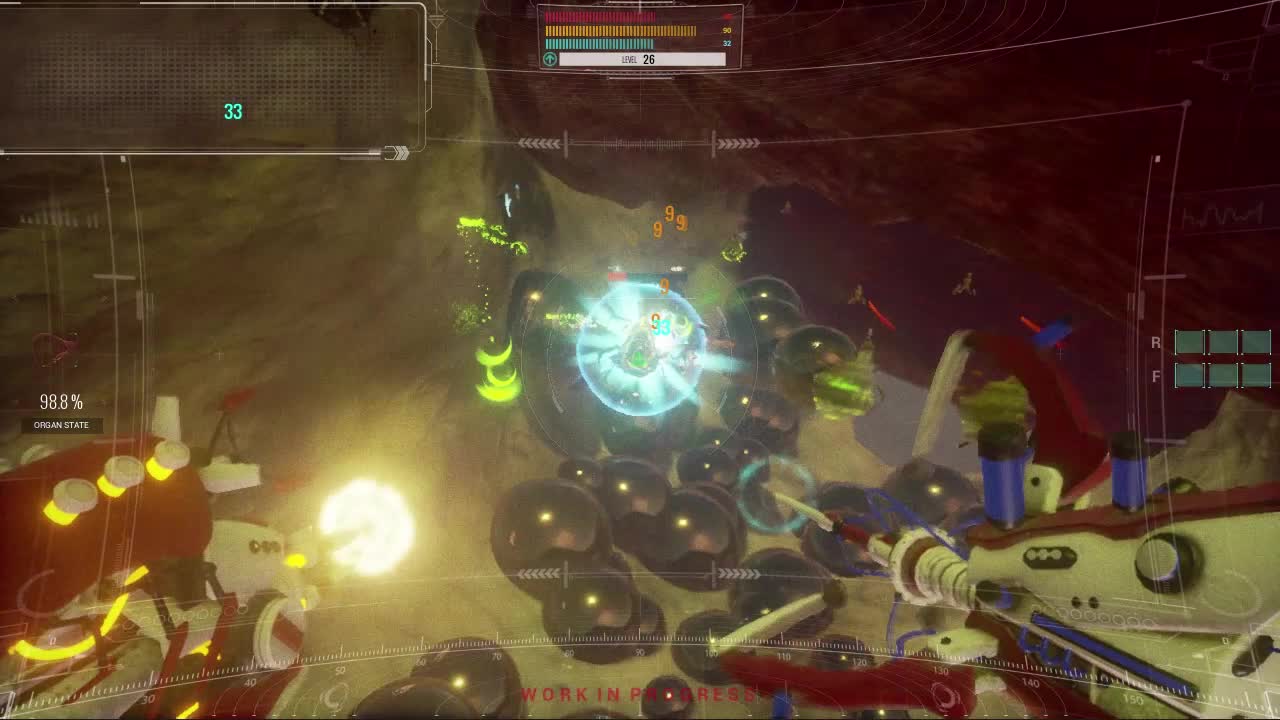Toggle the second slot in the R loadout row
Viewport: 1280px width, 720px height.
click(1223, 342)
